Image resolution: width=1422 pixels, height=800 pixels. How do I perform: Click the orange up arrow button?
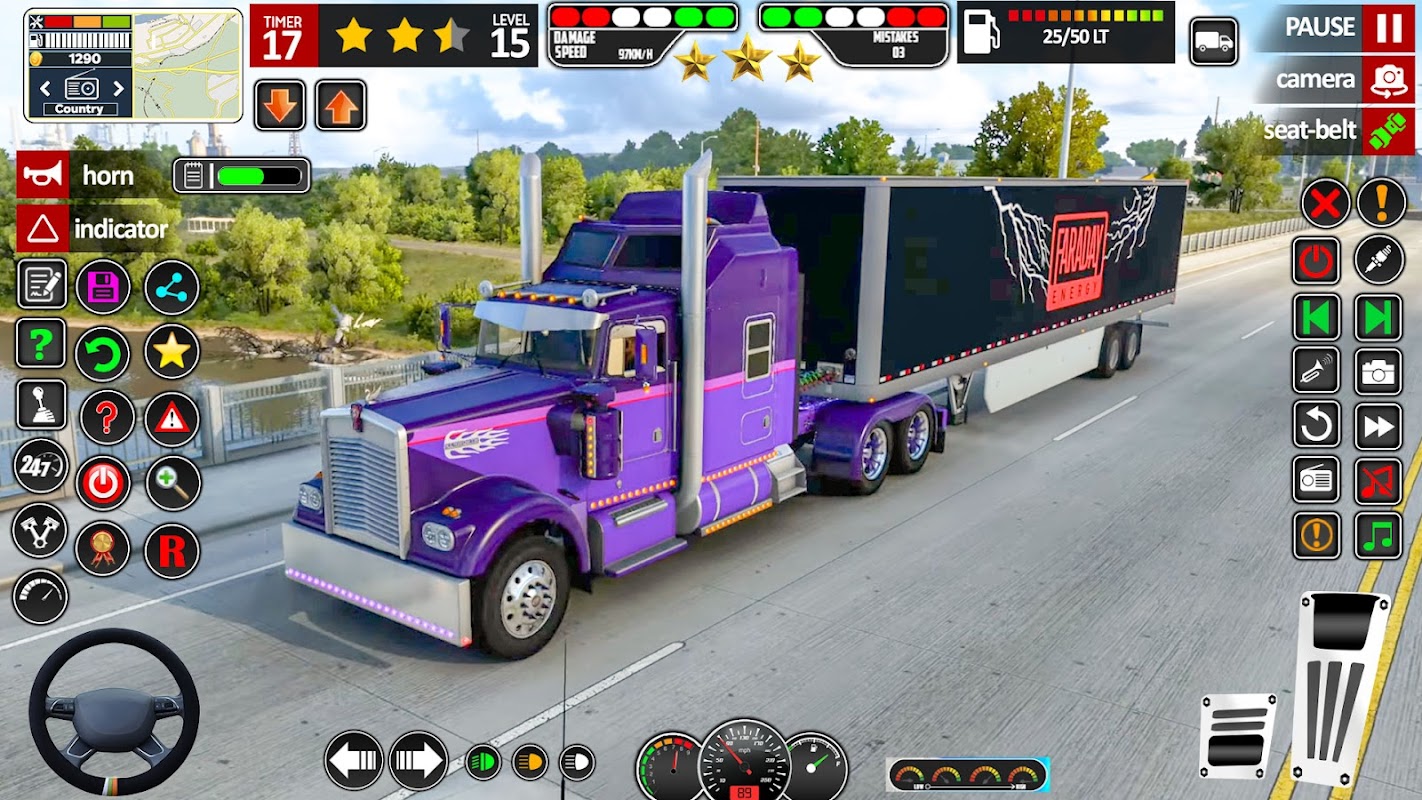[341, 105]
